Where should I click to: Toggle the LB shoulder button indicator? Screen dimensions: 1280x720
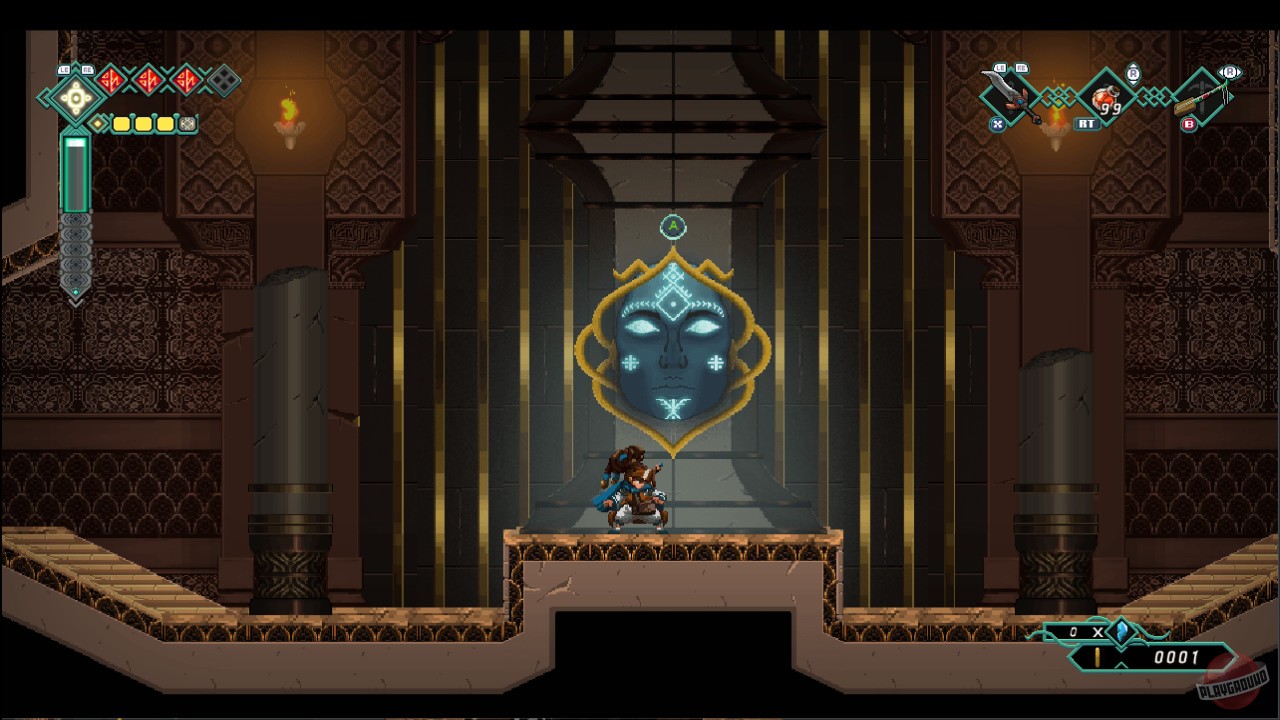point(63,70)
